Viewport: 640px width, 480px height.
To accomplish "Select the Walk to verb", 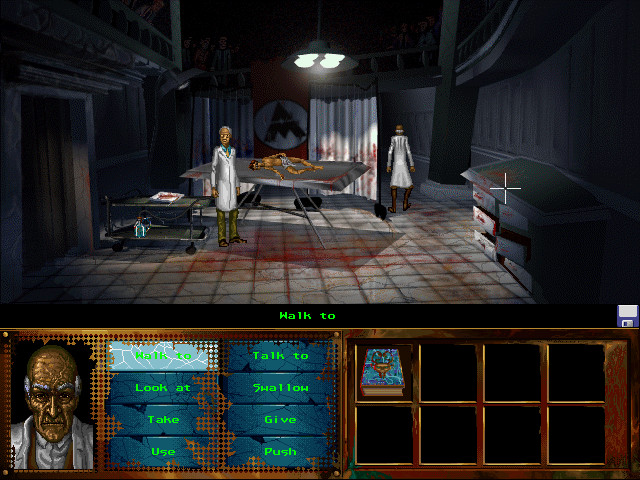I will coord(163,356).
